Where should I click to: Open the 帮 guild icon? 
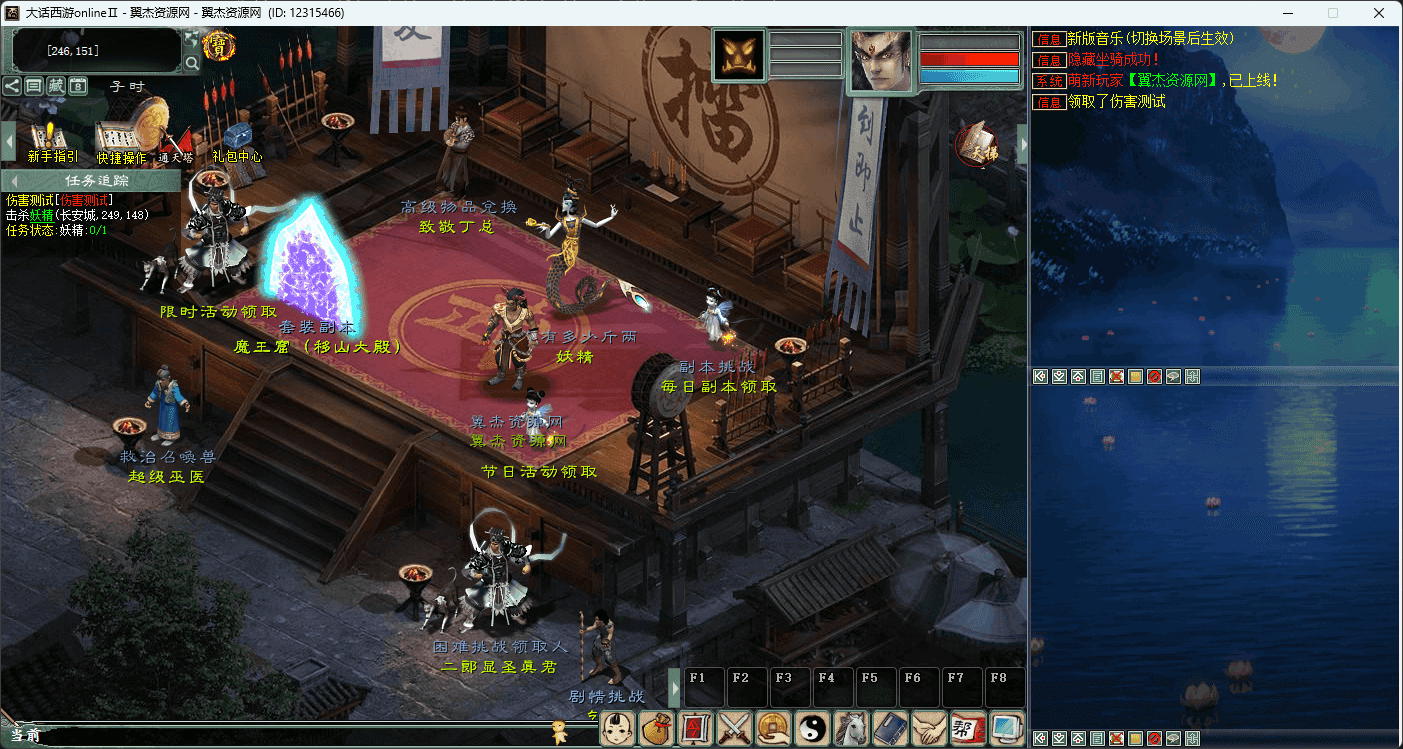pyautogui.click(x=967, y=727)
